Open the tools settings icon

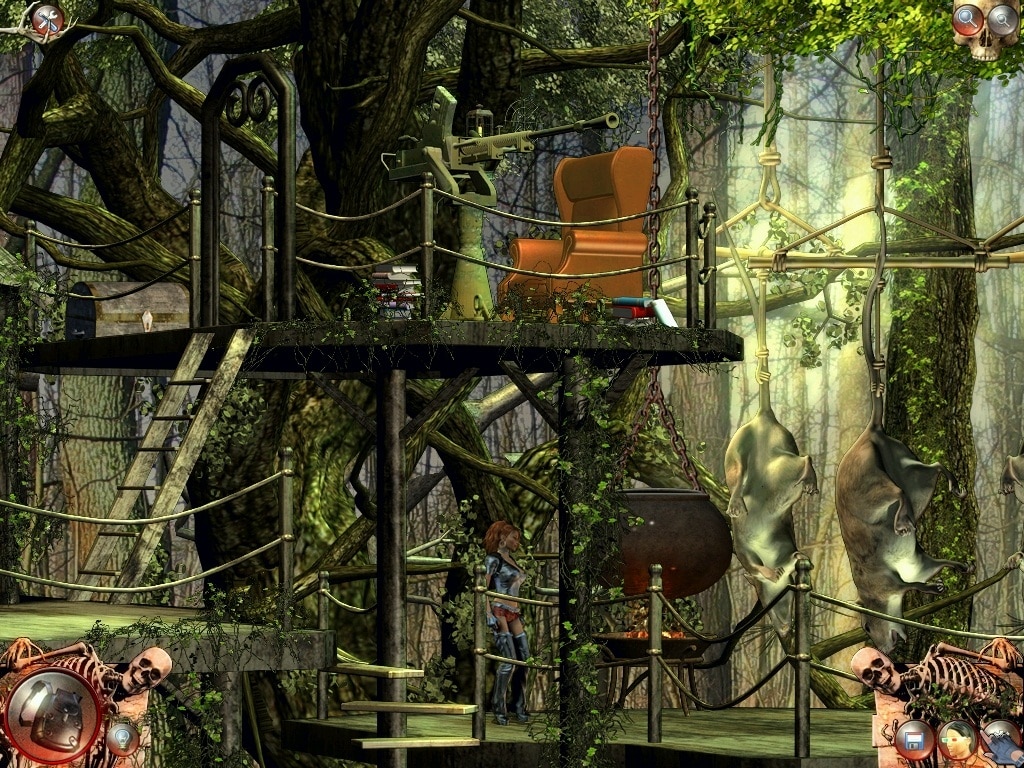point(46,18)
